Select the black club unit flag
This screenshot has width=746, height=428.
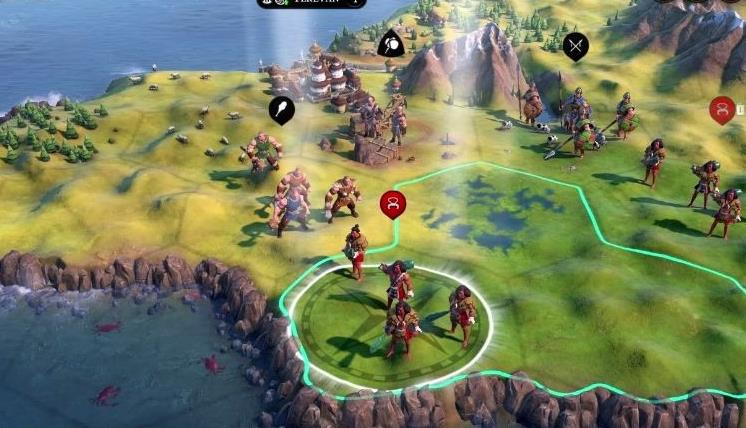point(281,110)
